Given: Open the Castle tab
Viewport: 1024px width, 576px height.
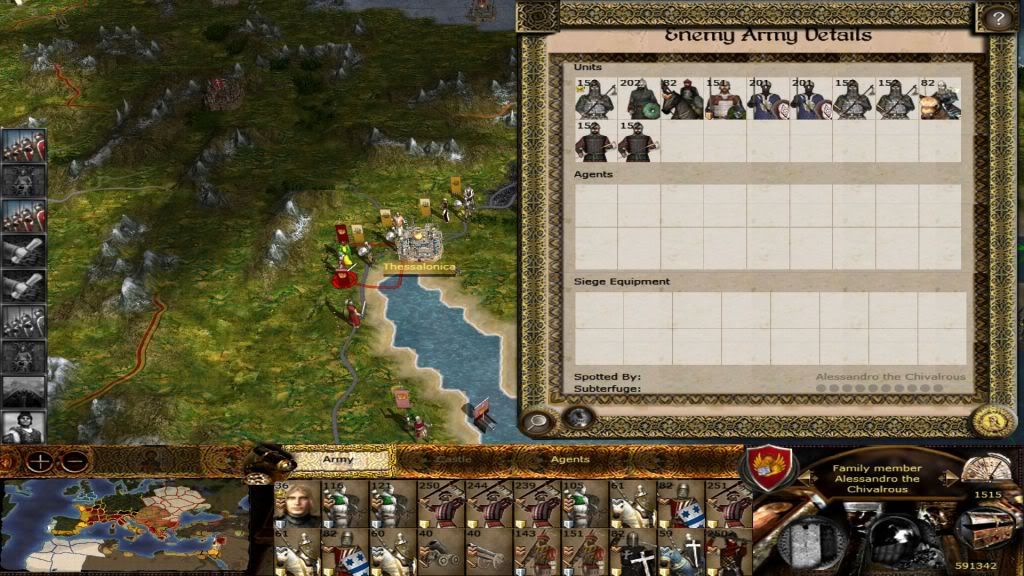Looking at the screenshot, I should click(x=455, y=460).
